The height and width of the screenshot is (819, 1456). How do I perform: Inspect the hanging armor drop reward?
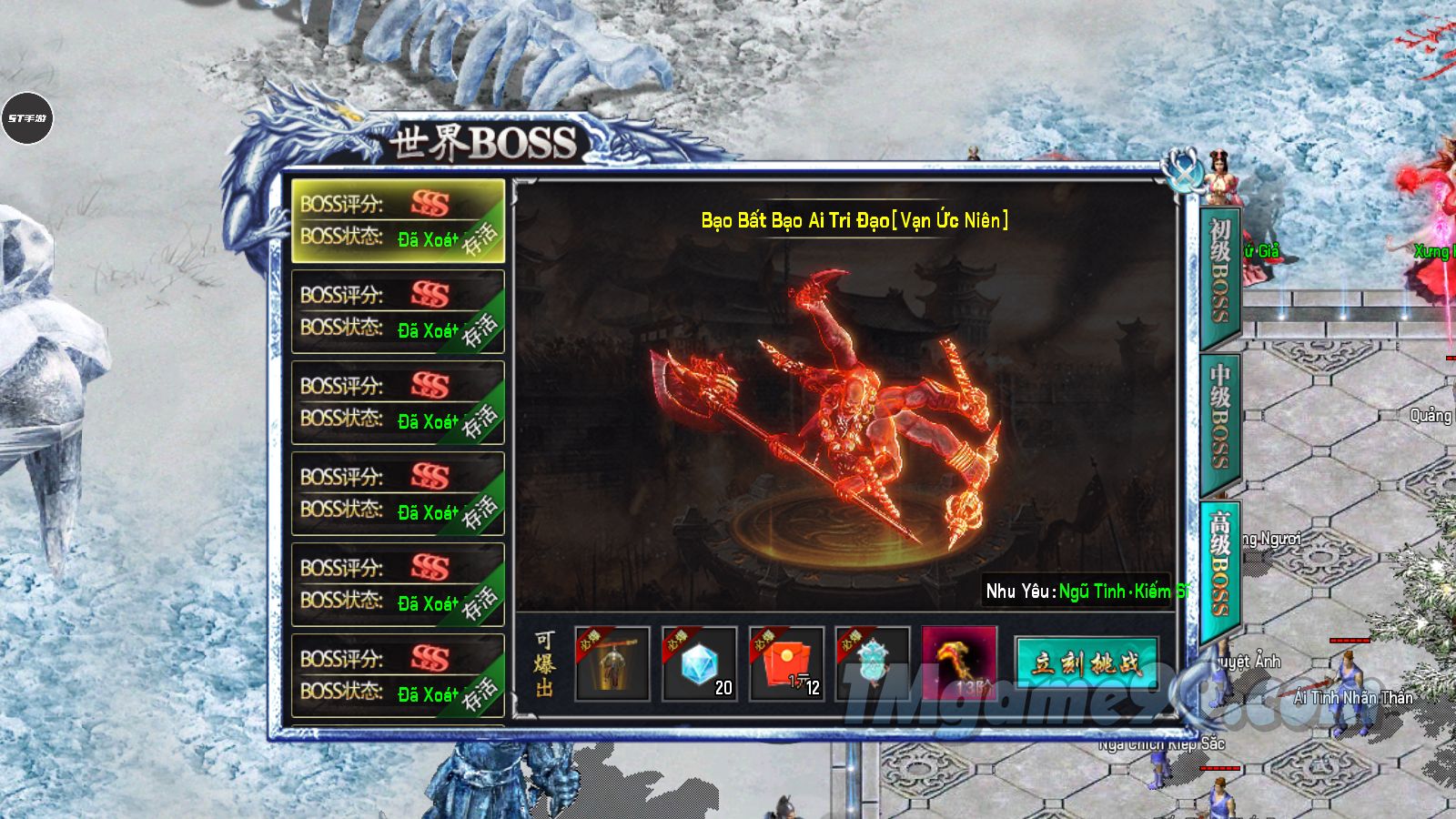(x=612, y=663)
